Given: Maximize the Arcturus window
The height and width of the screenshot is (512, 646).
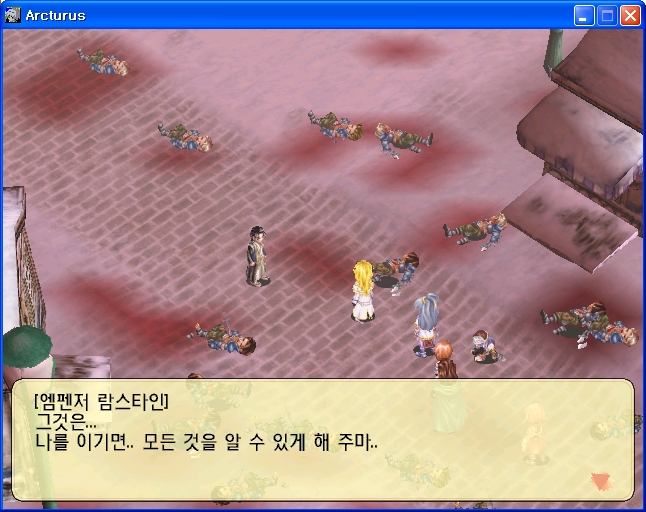Looking at the screenshot, I should (607, 15).
